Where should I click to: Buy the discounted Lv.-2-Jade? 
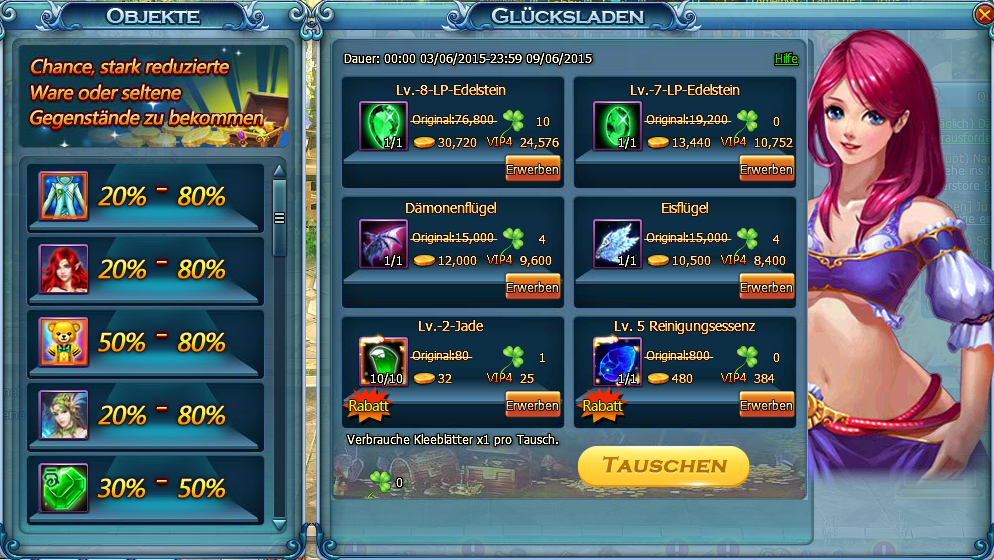click(532, 405)
